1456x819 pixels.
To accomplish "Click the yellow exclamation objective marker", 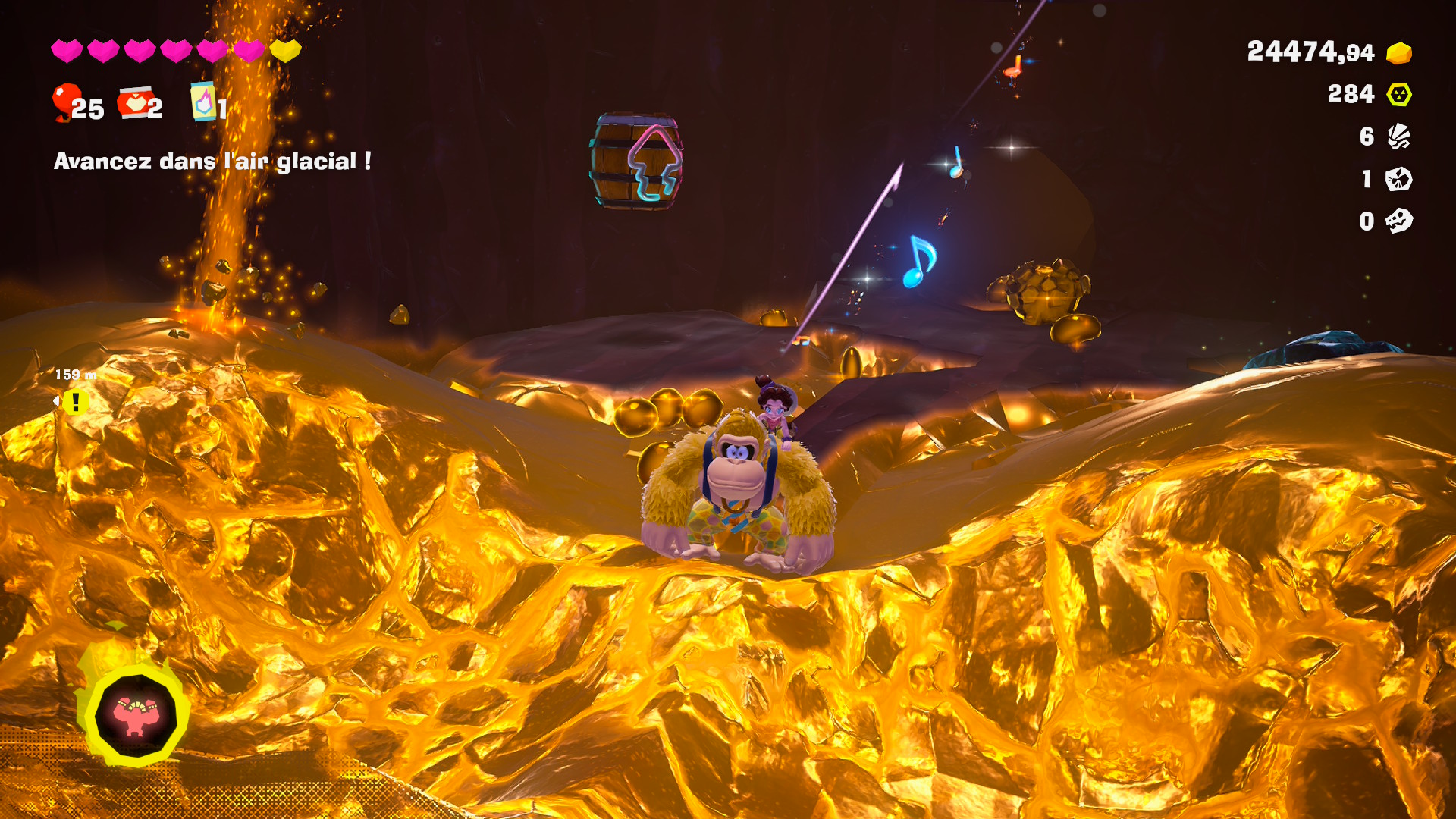I will pyautogui.click(x=75, y=402).
